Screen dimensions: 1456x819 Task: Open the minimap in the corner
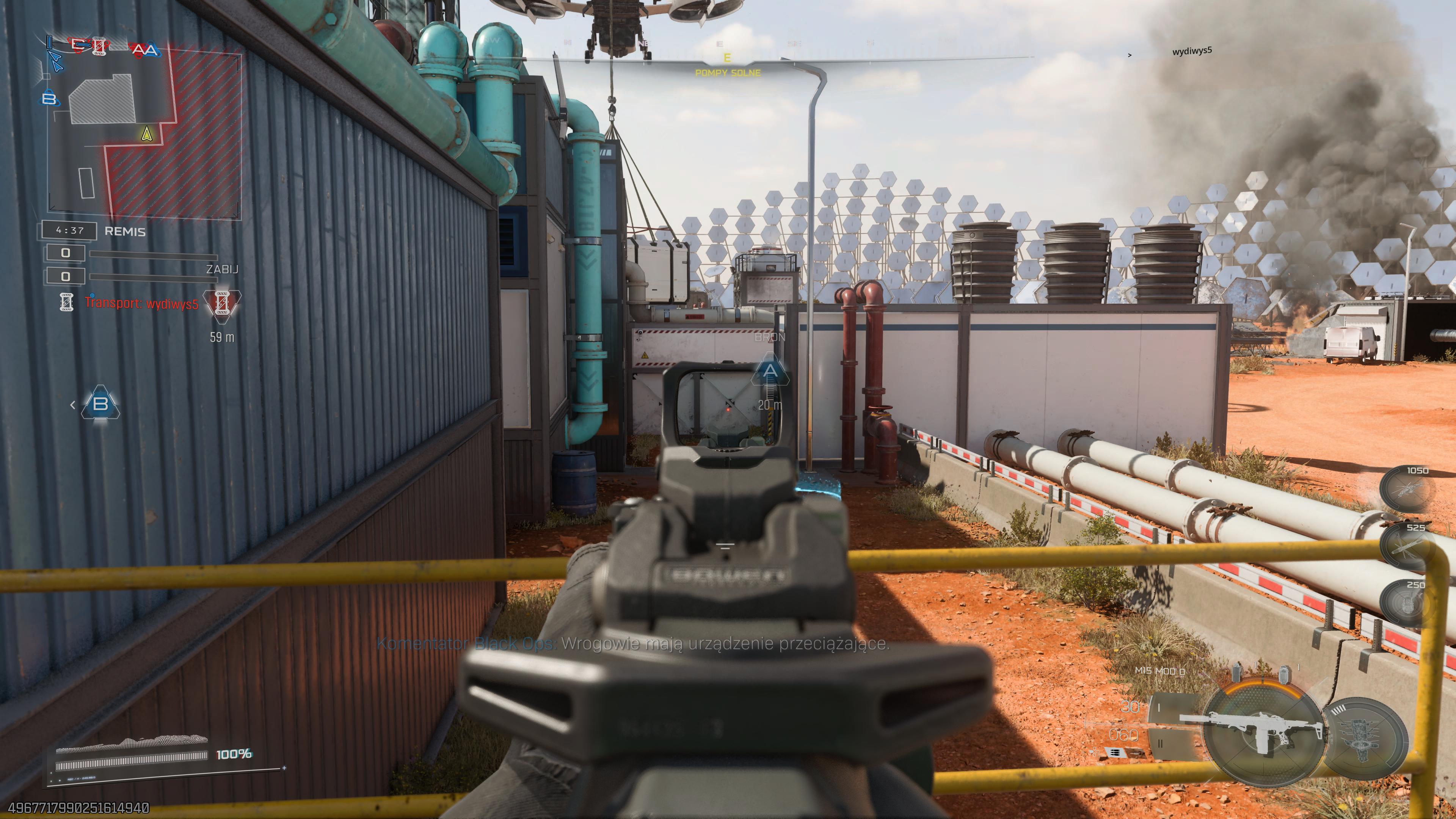click(144, 136)
